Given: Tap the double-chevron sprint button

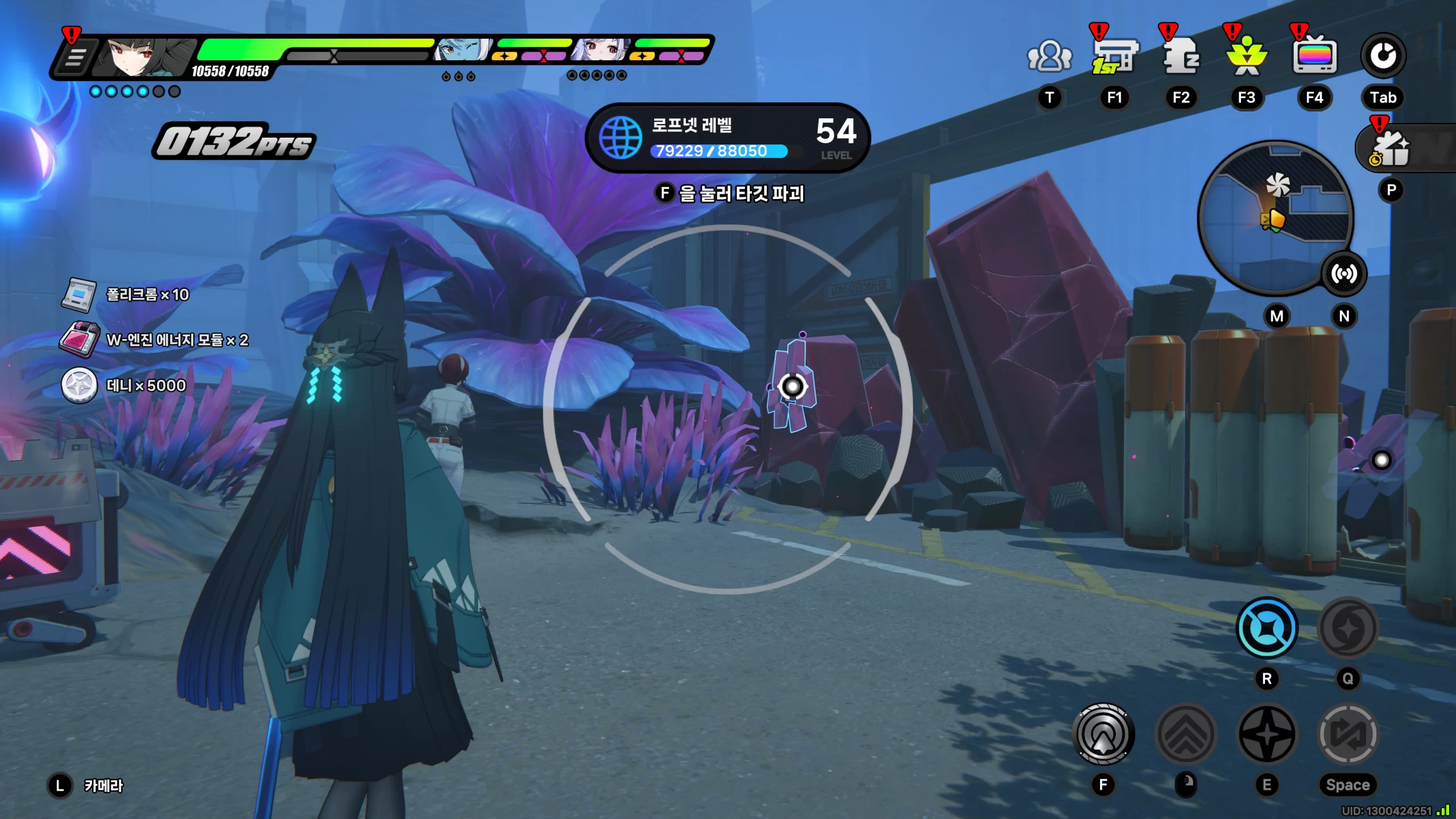Looking at the screenshot, I should coord(1186,734).
